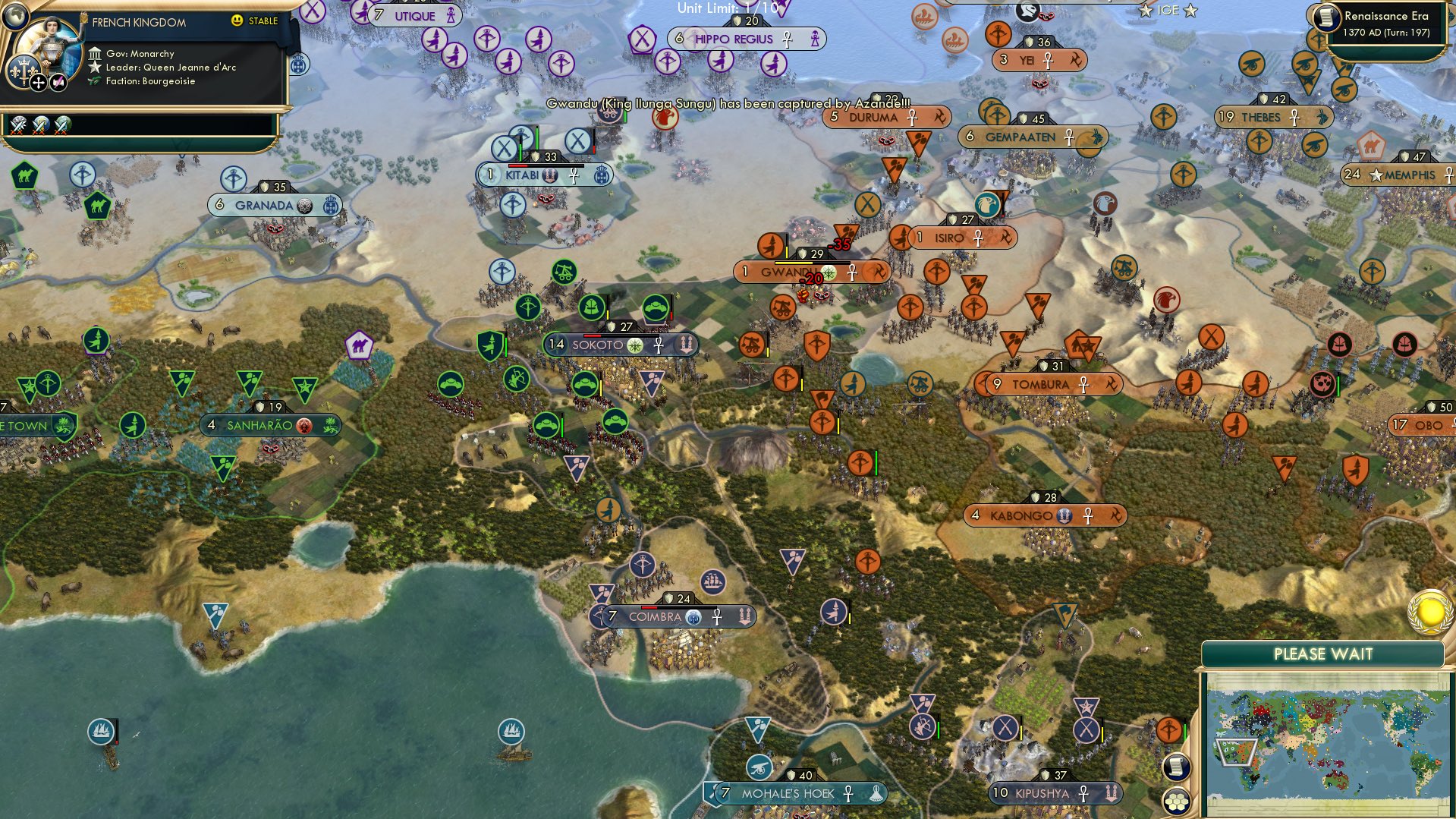Toggle the hex grid overlay button near the minimap

1176,802
